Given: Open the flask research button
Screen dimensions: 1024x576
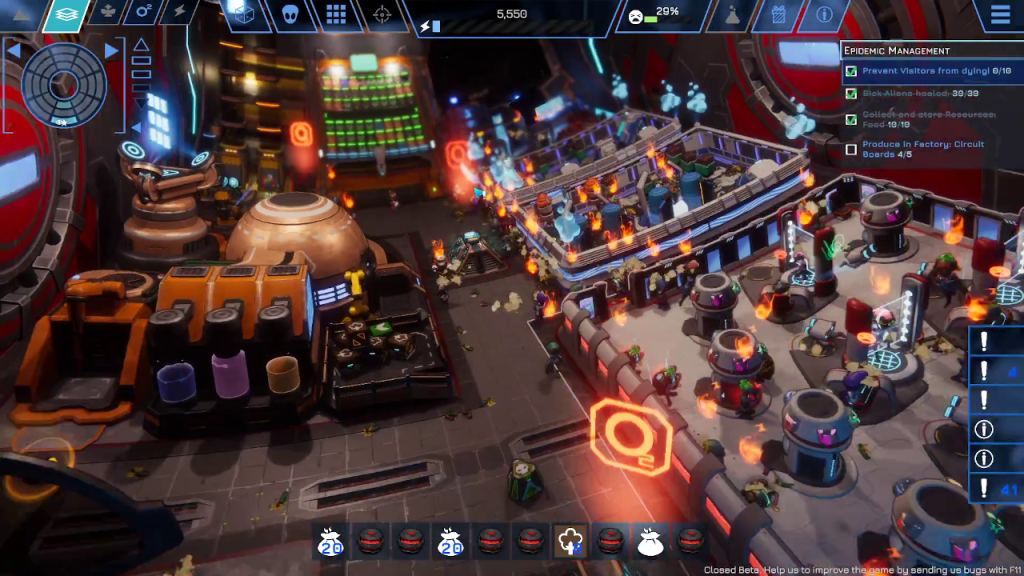Looking at the screenshot, I should pos(732,15).
